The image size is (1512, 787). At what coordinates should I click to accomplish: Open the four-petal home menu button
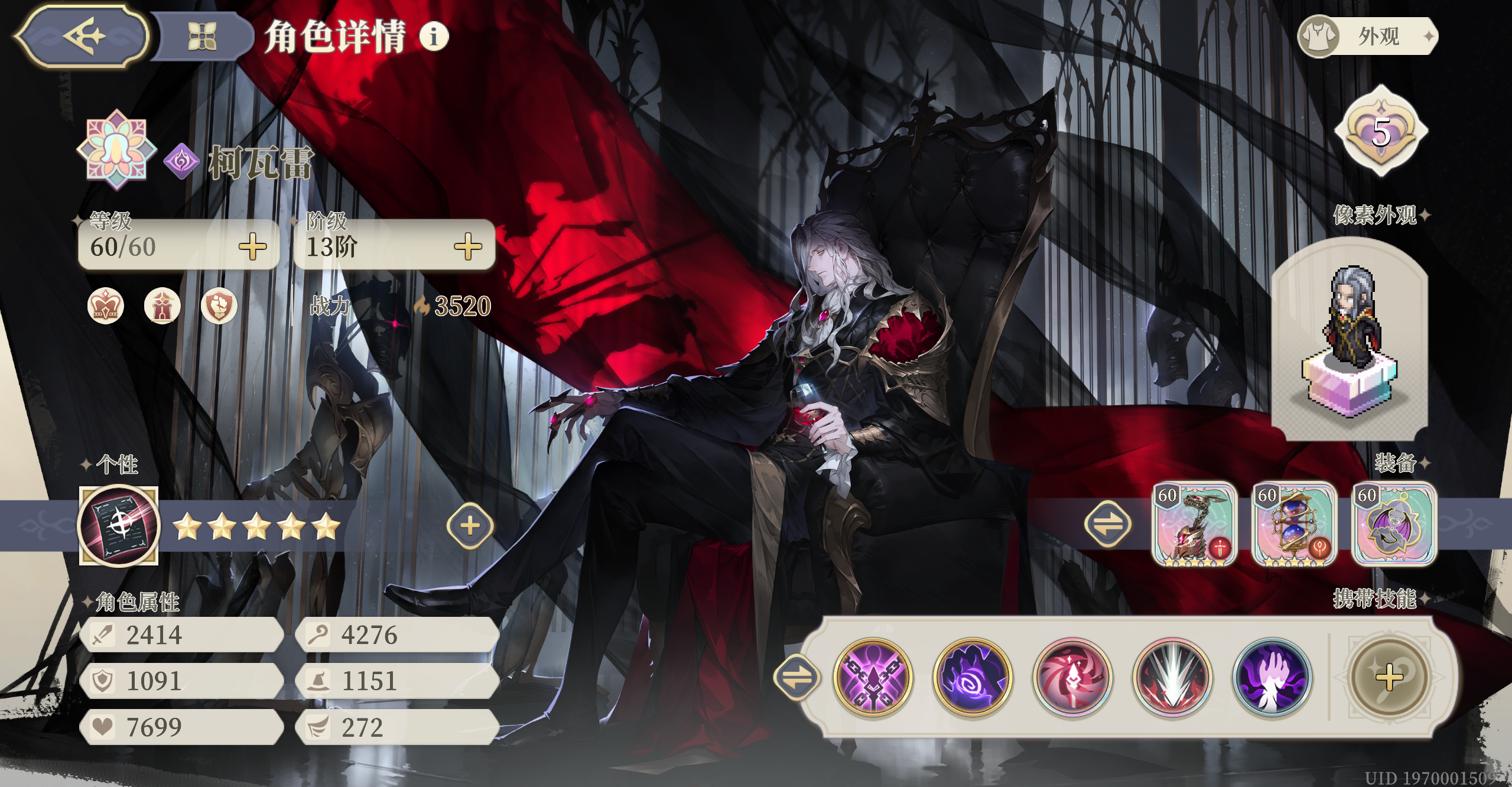click(201, 37)
